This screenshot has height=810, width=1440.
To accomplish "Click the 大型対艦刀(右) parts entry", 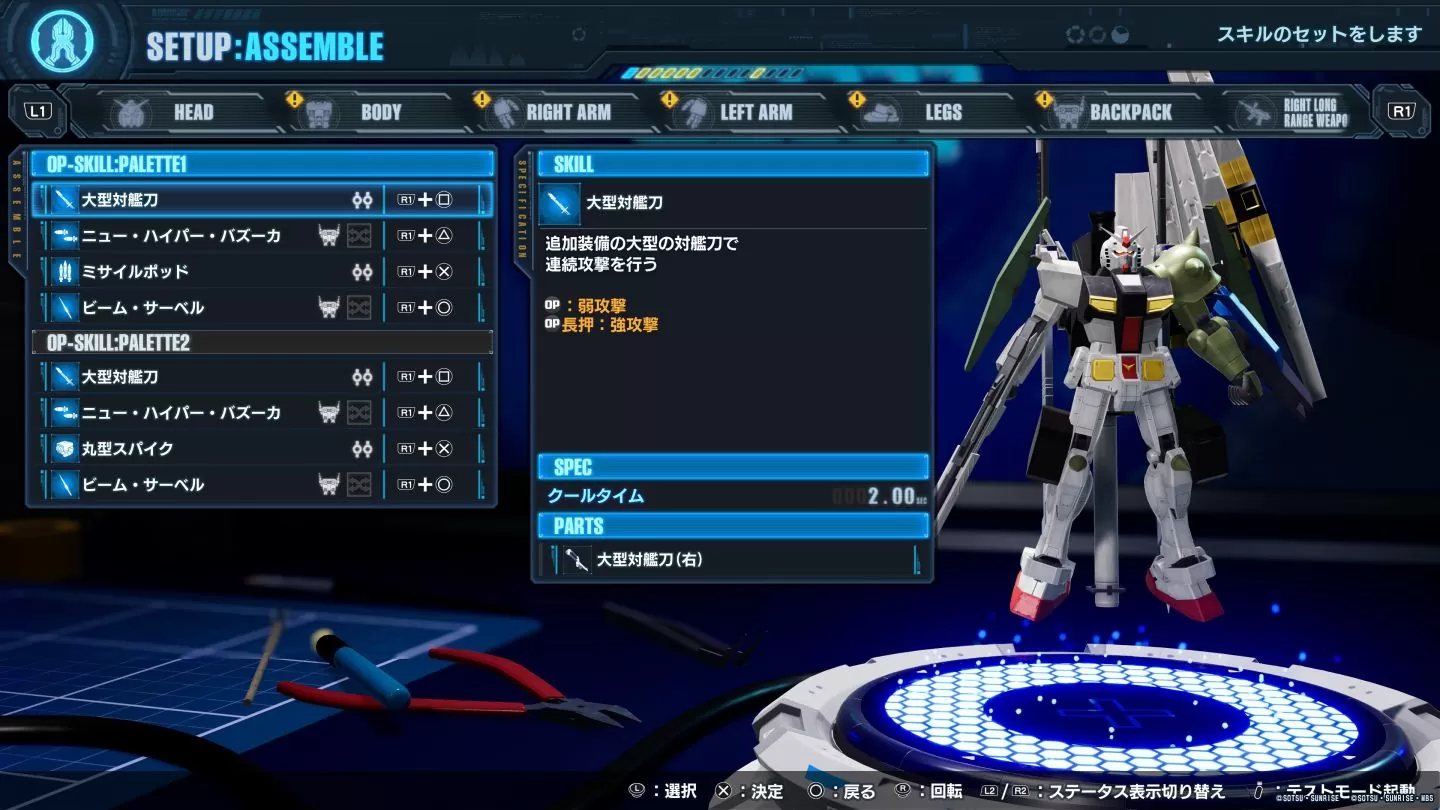I will click(x=732, y=560).
